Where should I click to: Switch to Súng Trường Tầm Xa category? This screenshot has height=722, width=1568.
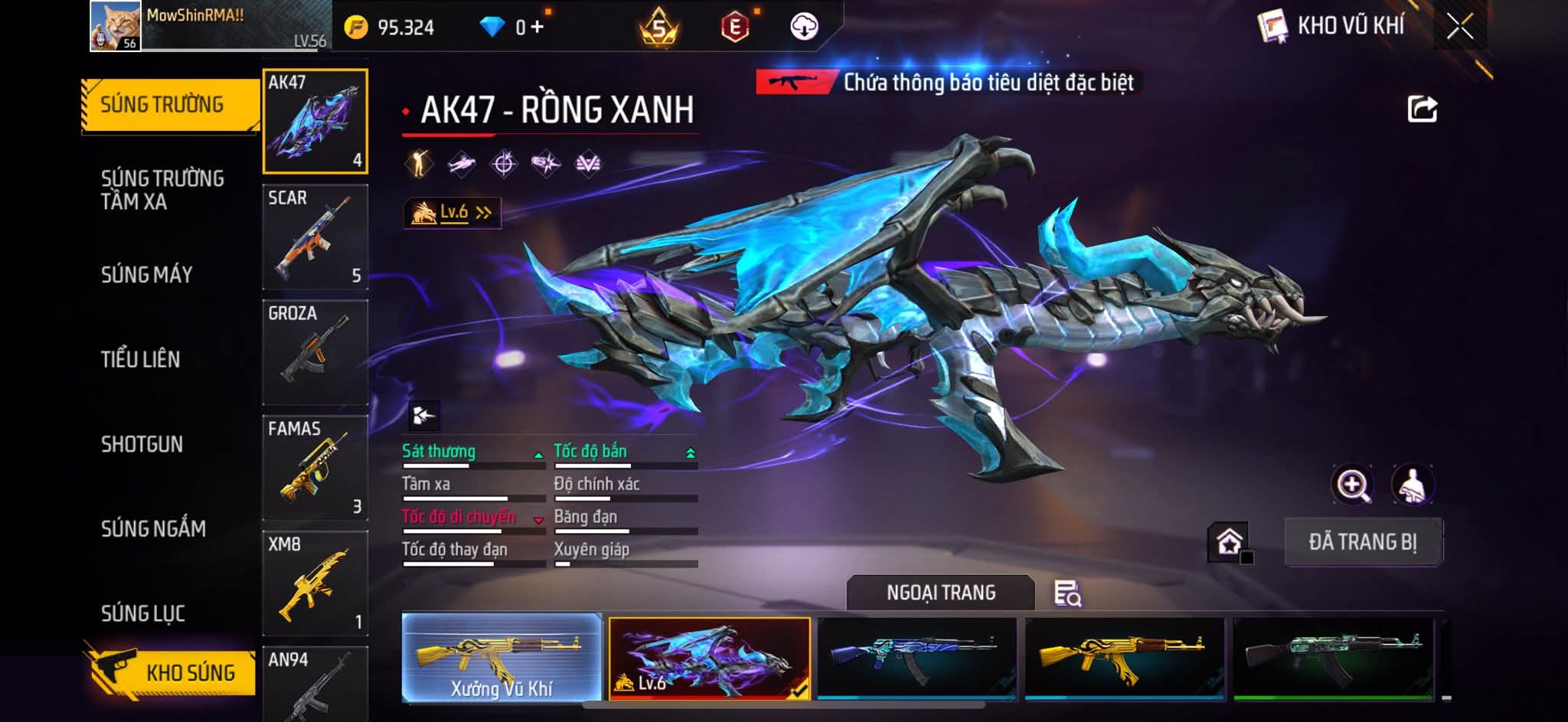pos(162,190)
